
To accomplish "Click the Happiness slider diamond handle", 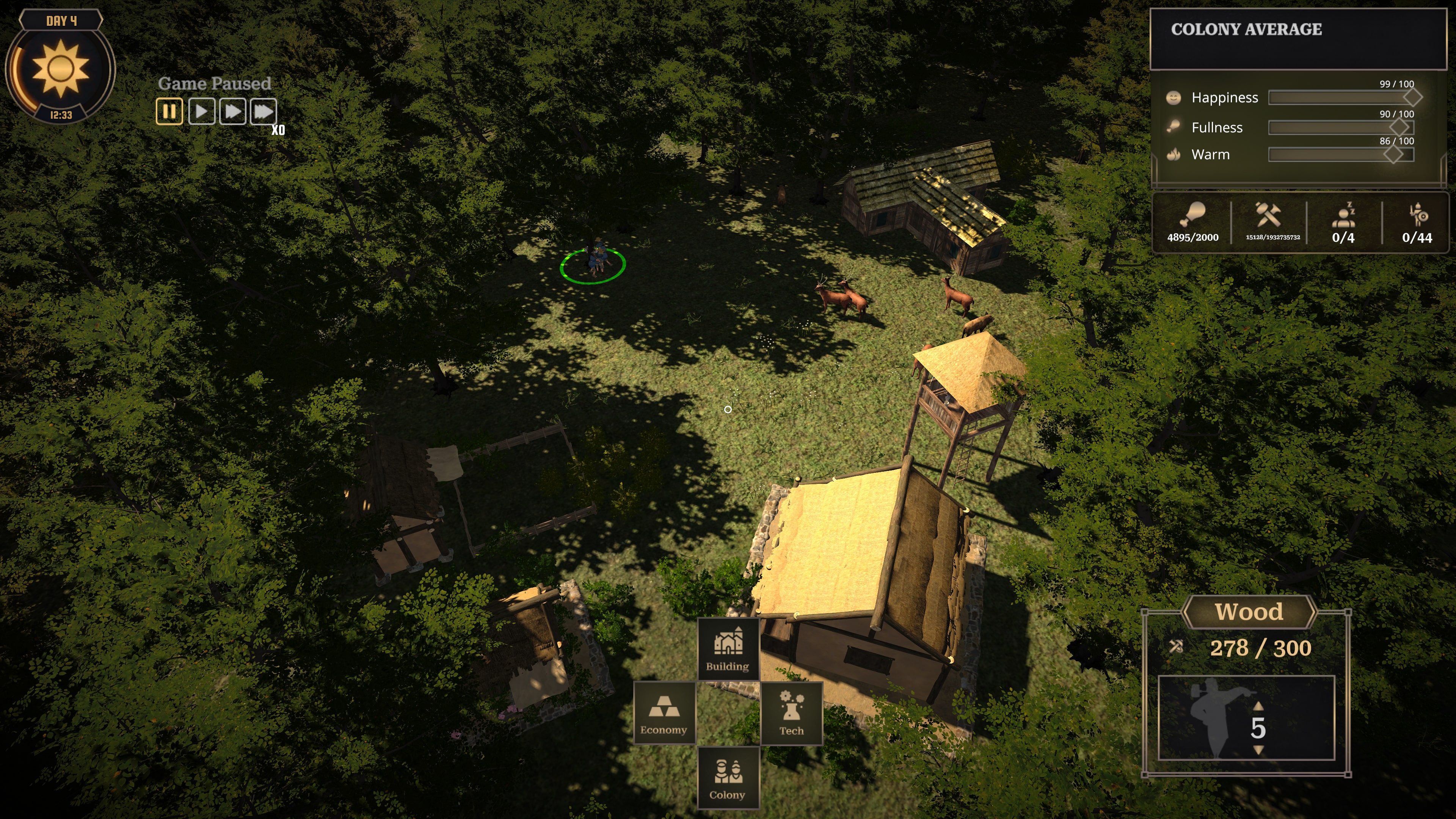I will tap(1414, 97).
